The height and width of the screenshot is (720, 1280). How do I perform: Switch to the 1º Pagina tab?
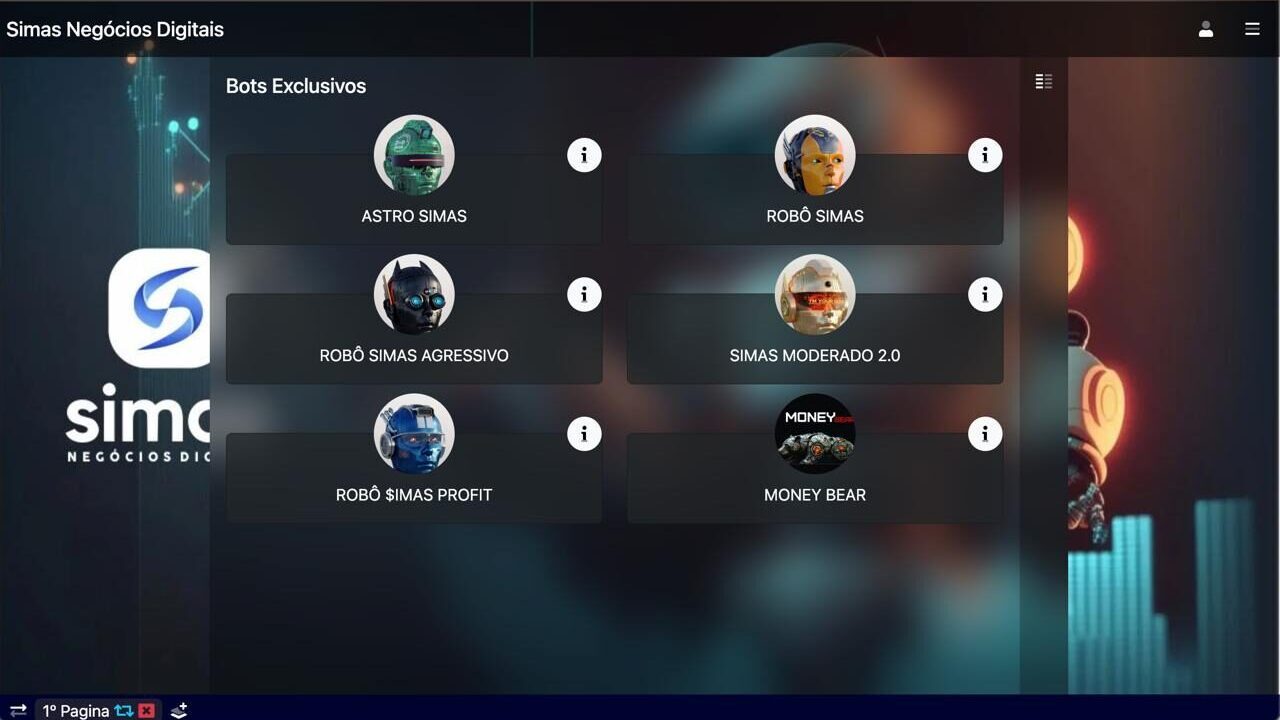coord(76,711)
